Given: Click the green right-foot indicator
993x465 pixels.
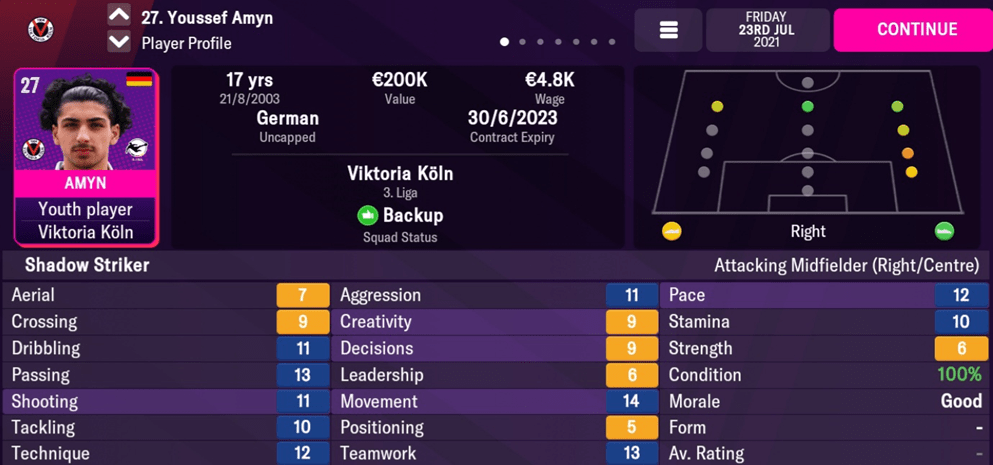Looking at the screenshot, I should click(944, 232).
